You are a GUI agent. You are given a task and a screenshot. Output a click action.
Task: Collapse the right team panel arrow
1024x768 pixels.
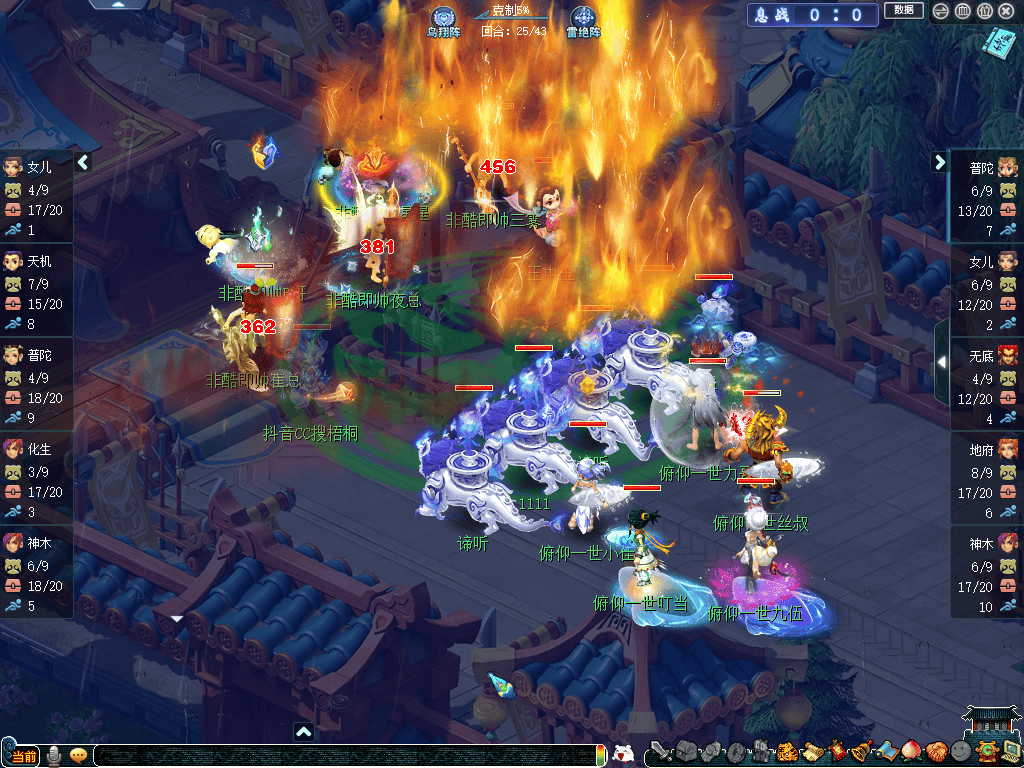coord(940,162)
